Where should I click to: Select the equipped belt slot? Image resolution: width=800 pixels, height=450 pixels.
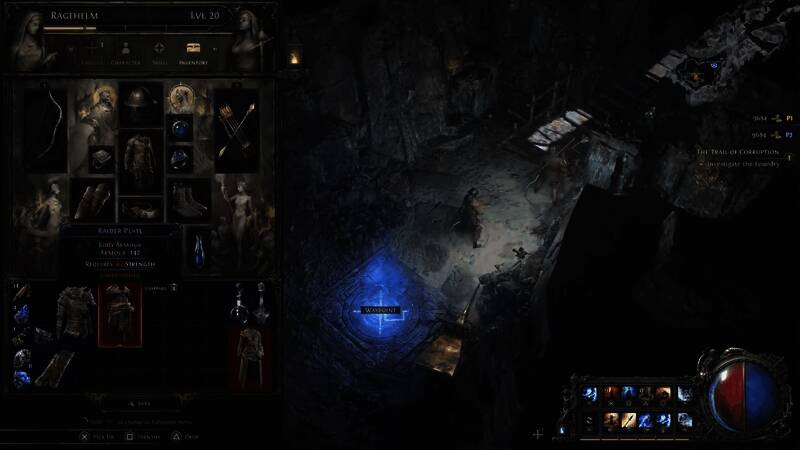coord(141,209)
